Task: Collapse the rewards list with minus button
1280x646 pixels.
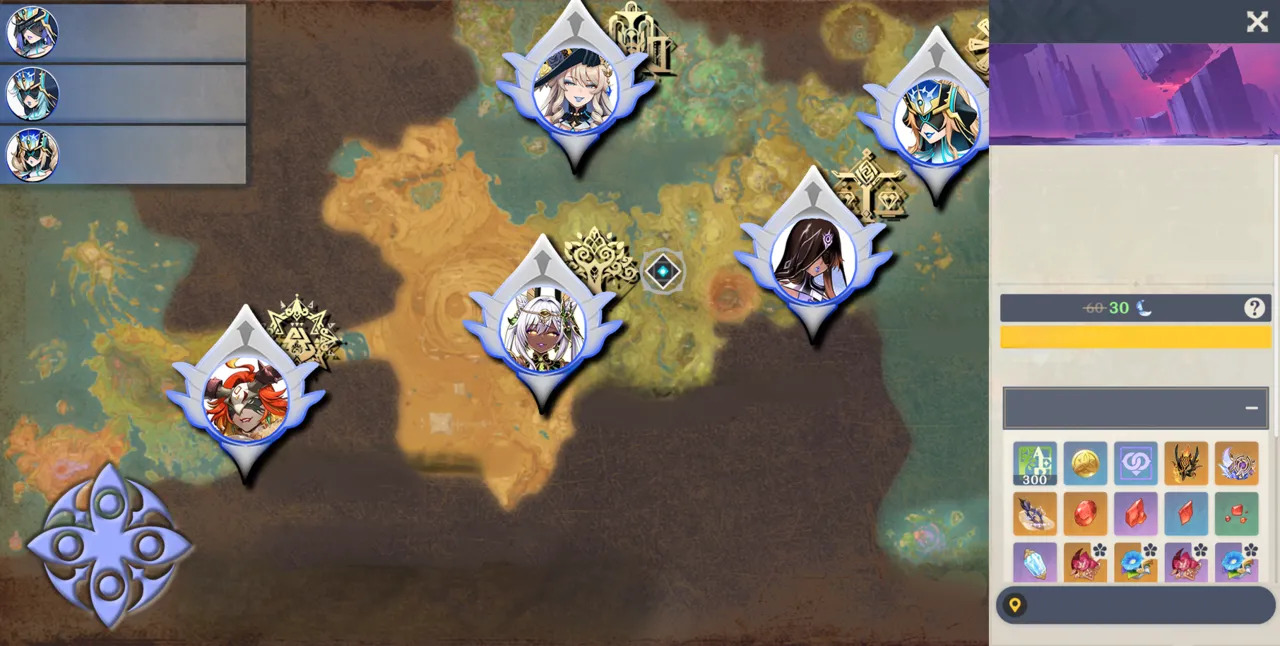Action: (x=1251, y=408)
